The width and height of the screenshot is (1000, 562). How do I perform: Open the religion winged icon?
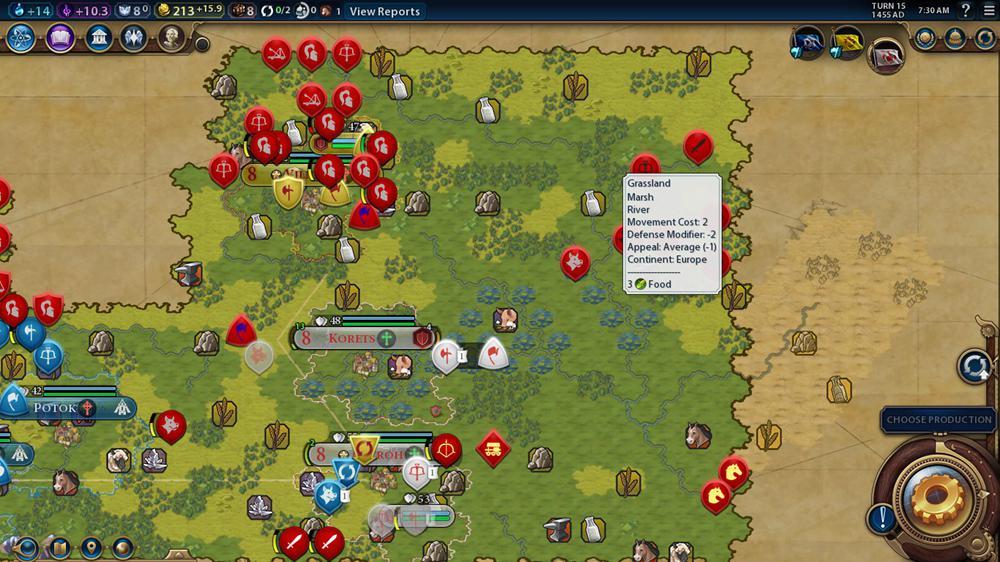[134, 38]
